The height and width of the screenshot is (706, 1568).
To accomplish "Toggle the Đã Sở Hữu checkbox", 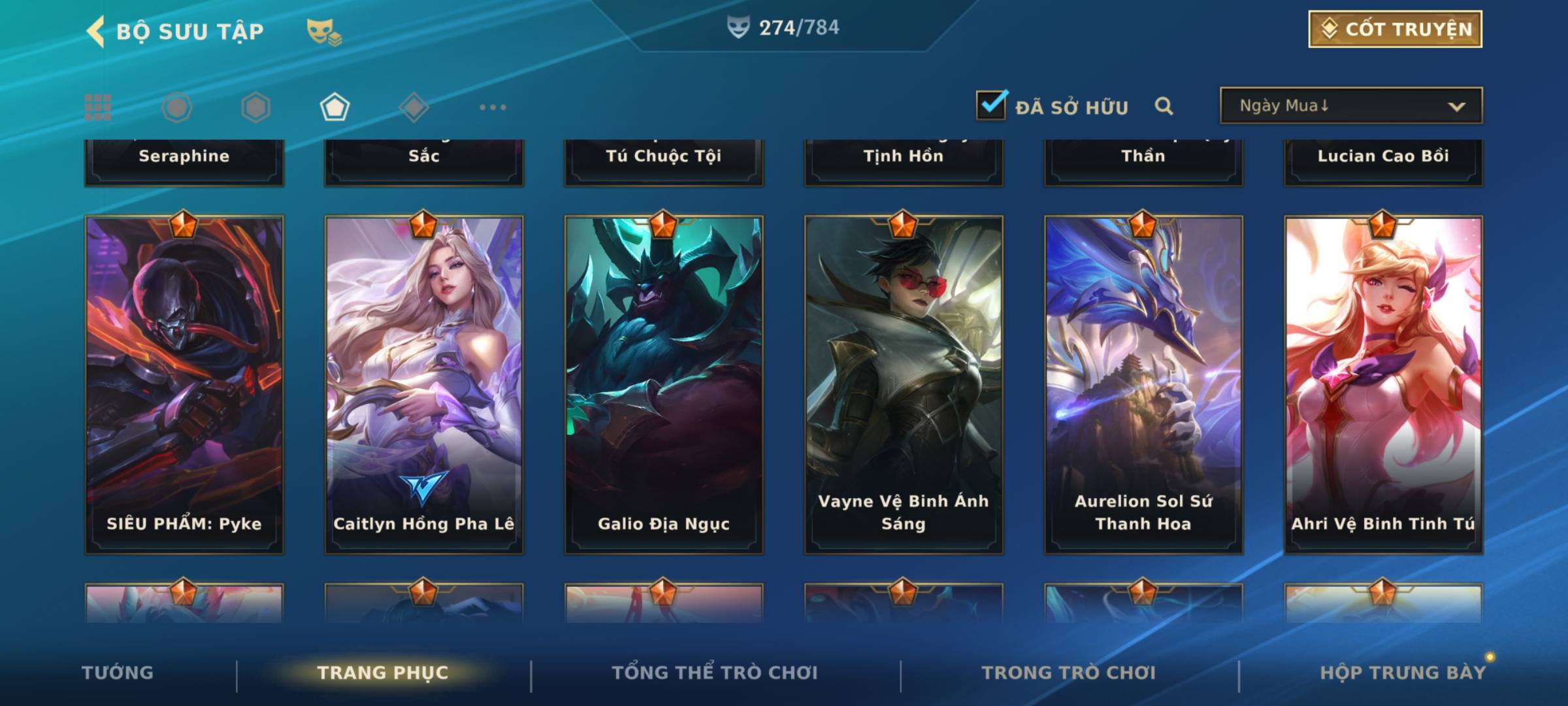I will 991,106.
